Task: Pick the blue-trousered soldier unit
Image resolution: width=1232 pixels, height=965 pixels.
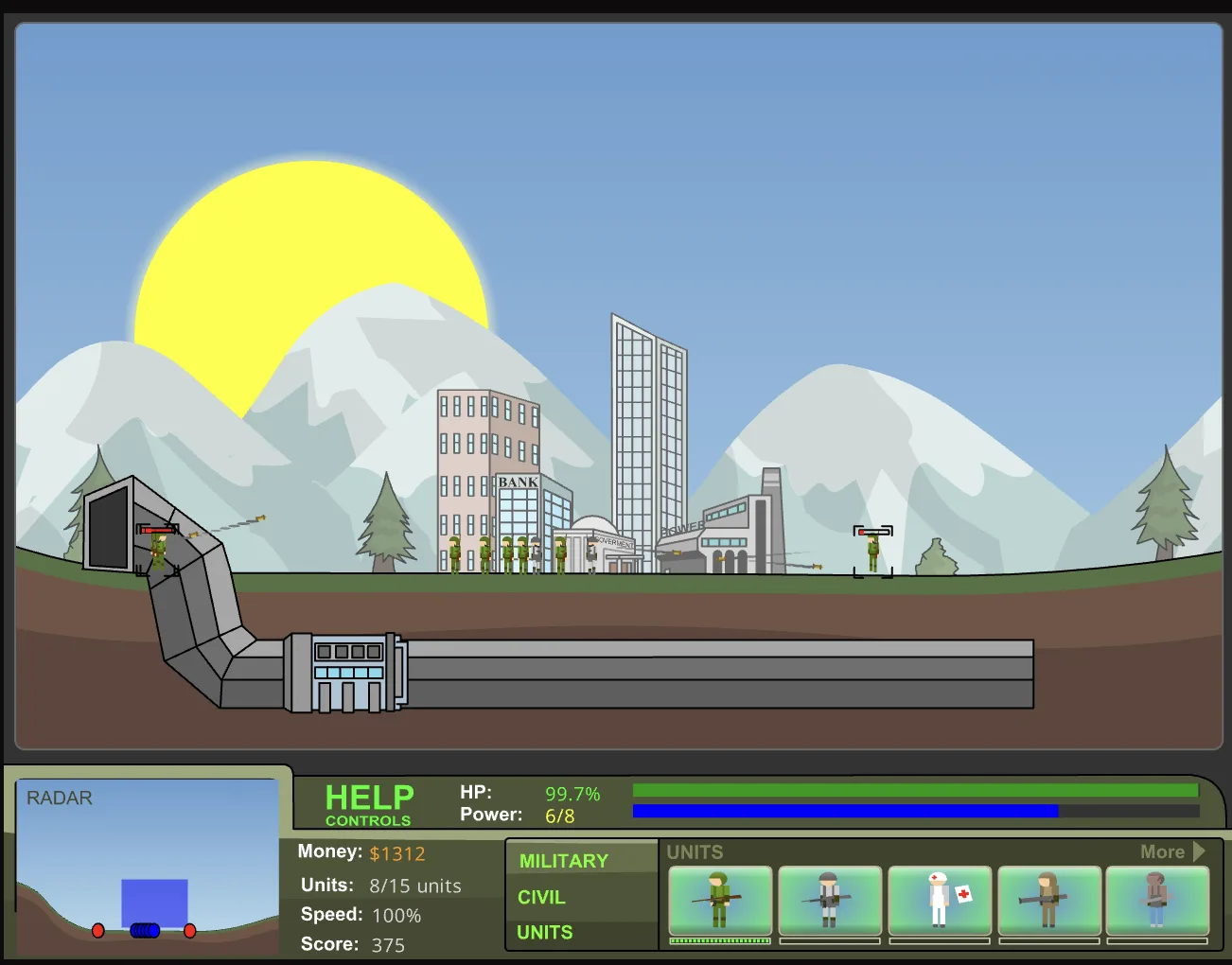Action: (x=1157, y=900)
